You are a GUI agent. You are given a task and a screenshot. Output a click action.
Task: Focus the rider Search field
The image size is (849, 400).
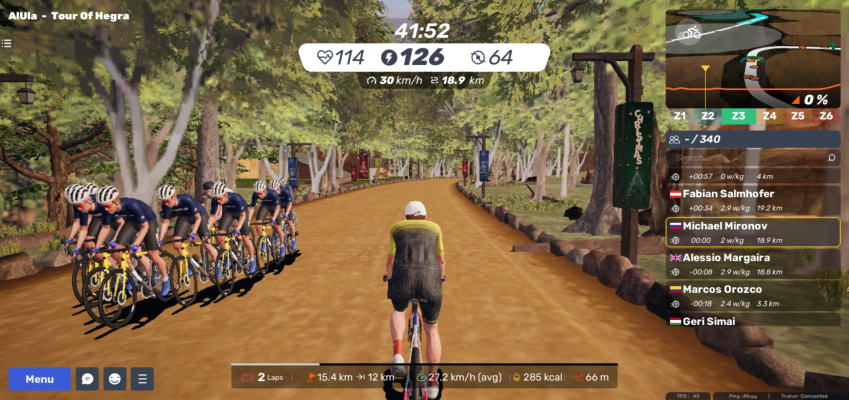pos(745,158)
